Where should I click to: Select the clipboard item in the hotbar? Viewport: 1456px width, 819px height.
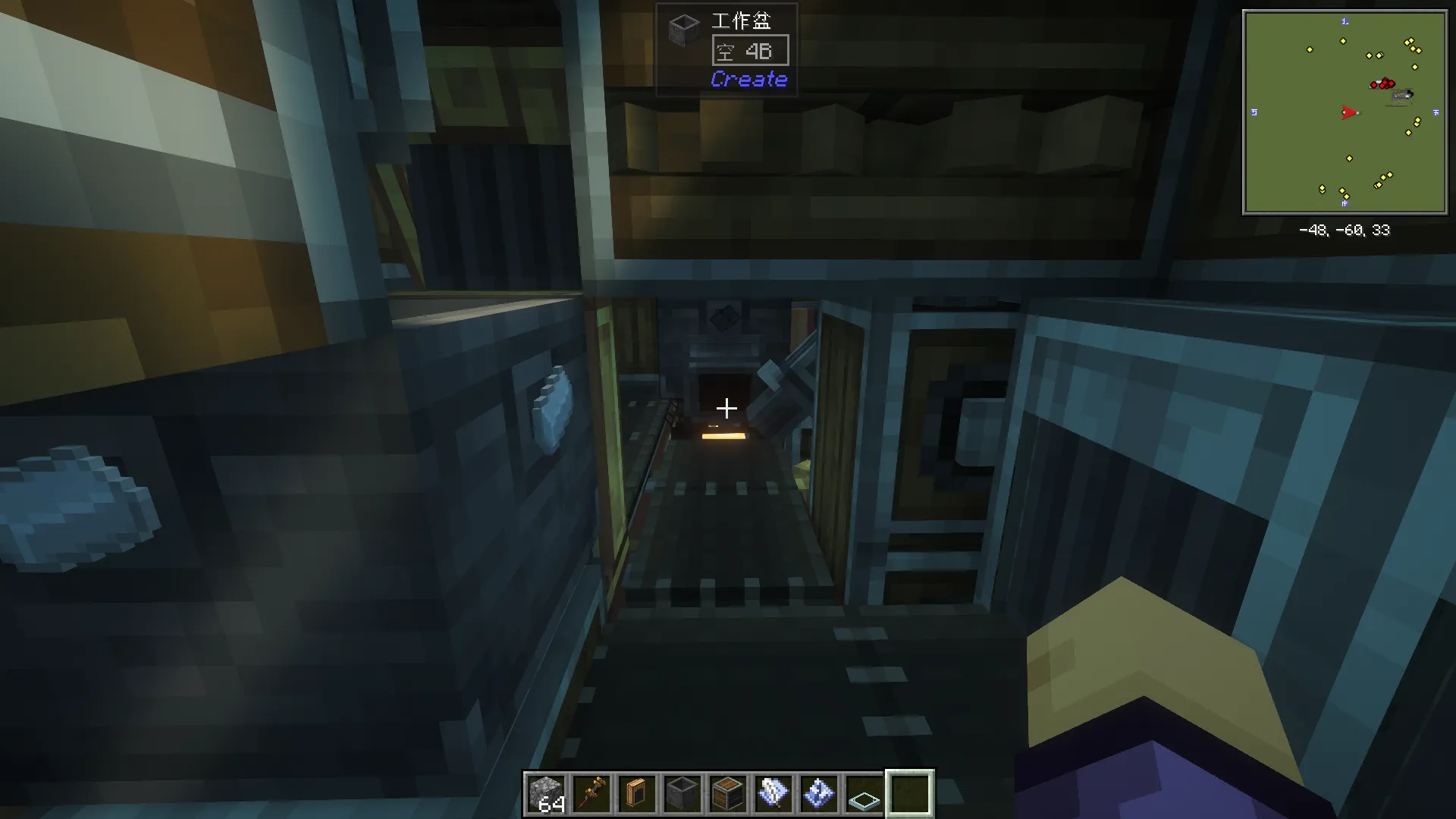(x=773, y=793)
